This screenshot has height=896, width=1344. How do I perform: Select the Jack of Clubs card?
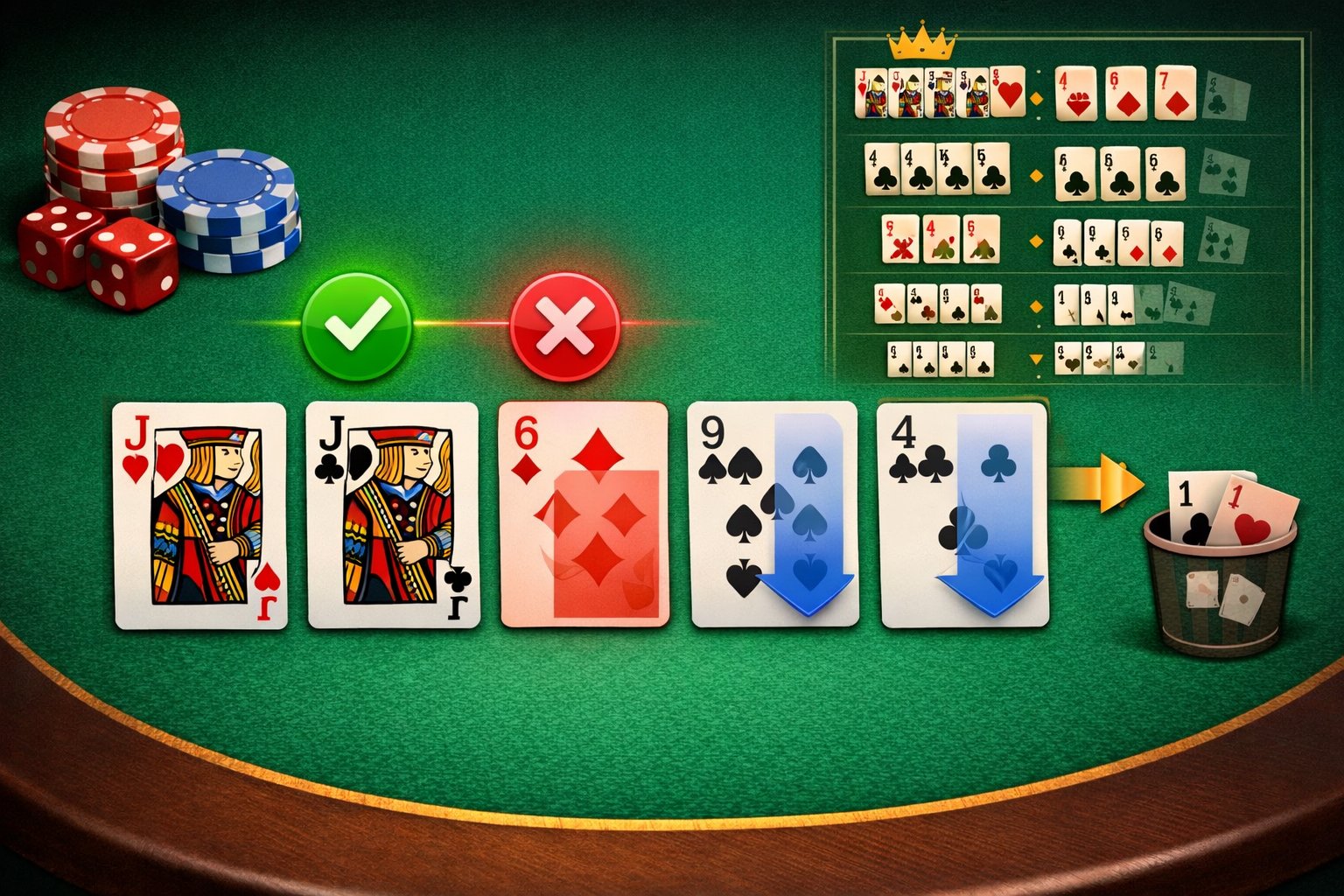394,516
